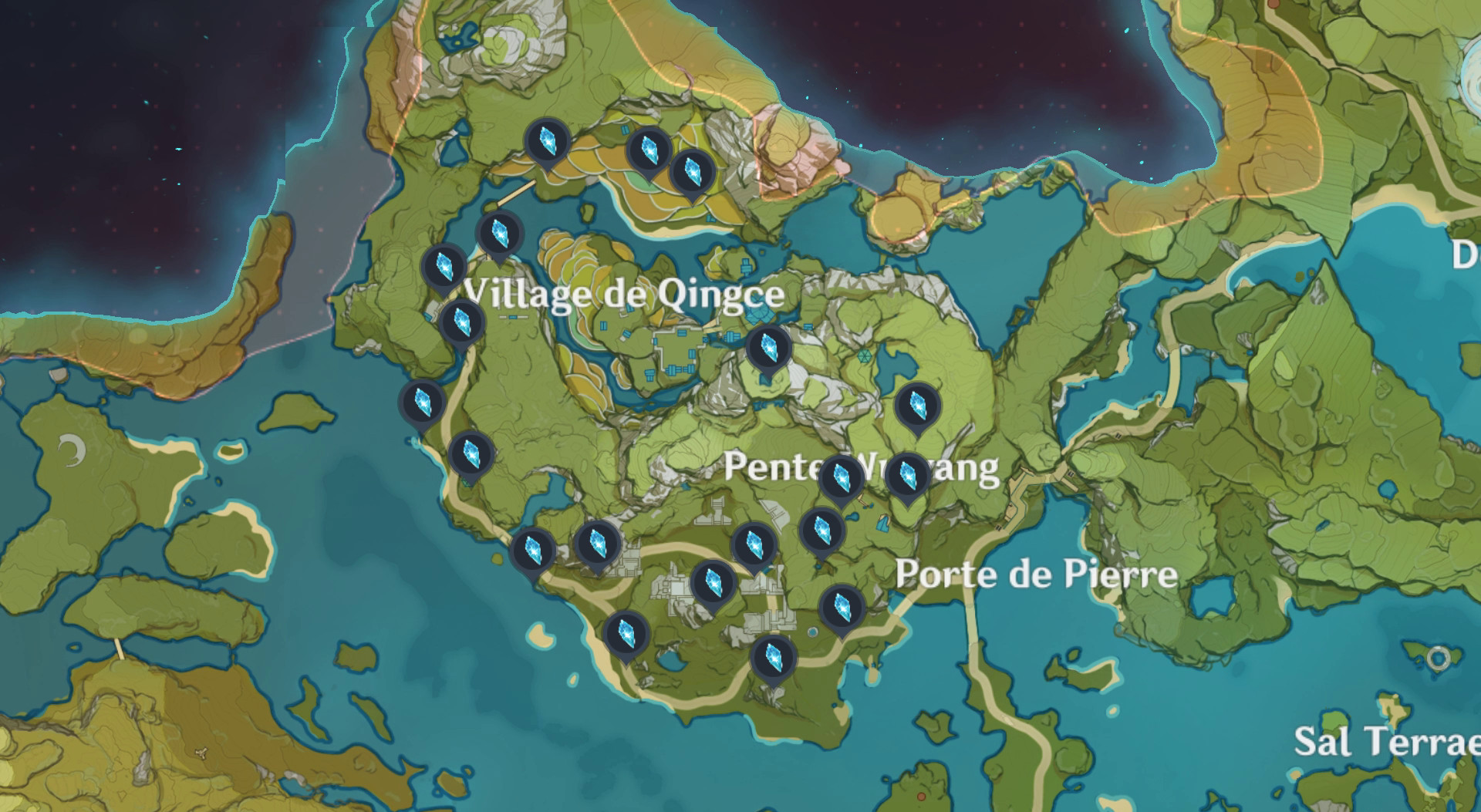Click the crystal marker directly left of Village de Qingce label
This screenshot has width=1481, height=812.
[x=444, y=266]
